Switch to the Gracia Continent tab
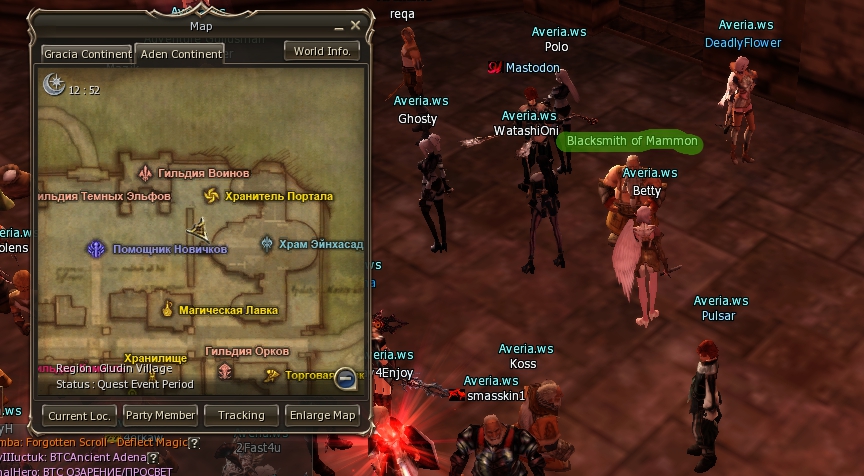 click(x=87, y=54)
